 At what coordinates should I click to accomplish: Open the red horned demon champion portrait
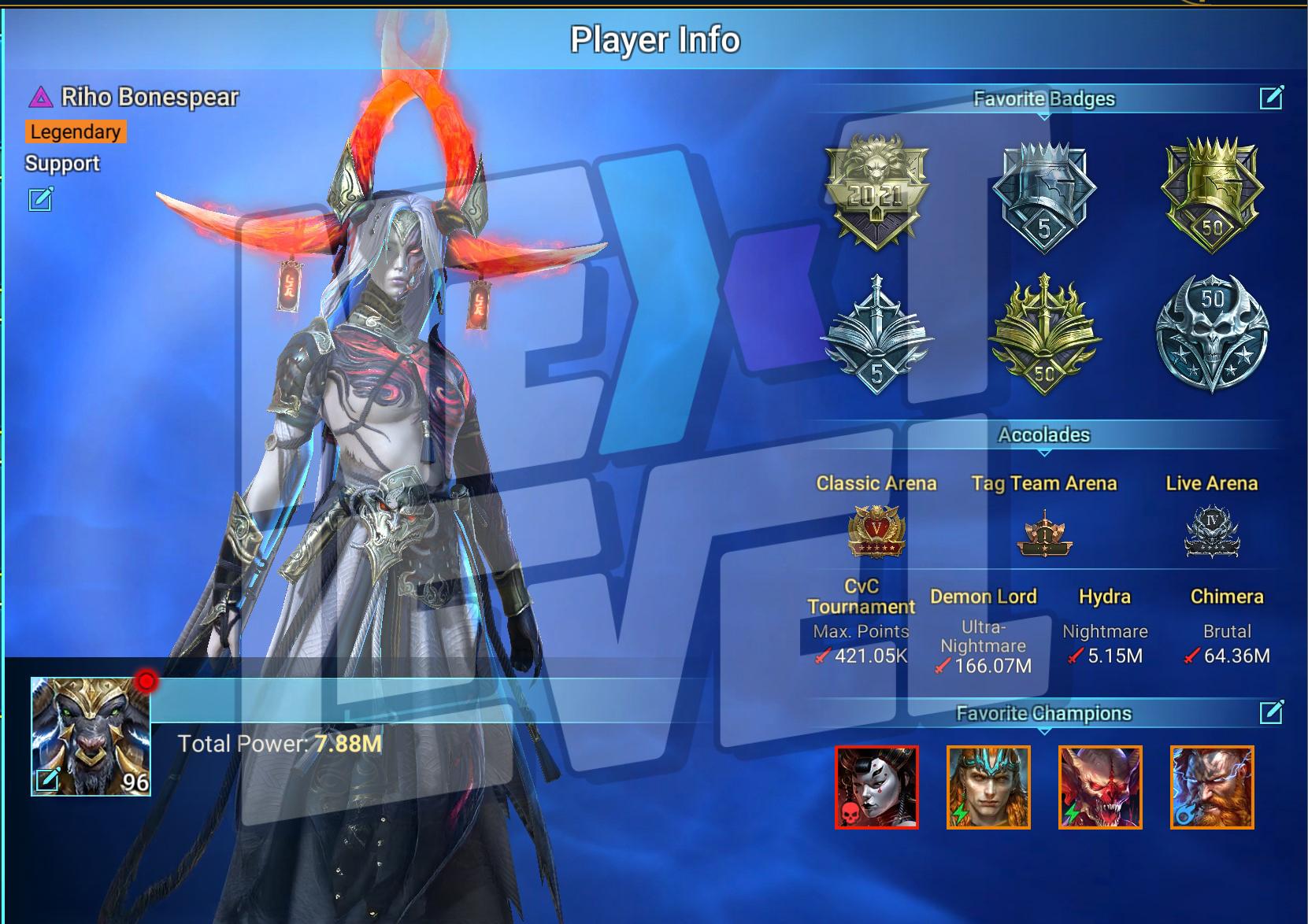(x=1100, y=787)
